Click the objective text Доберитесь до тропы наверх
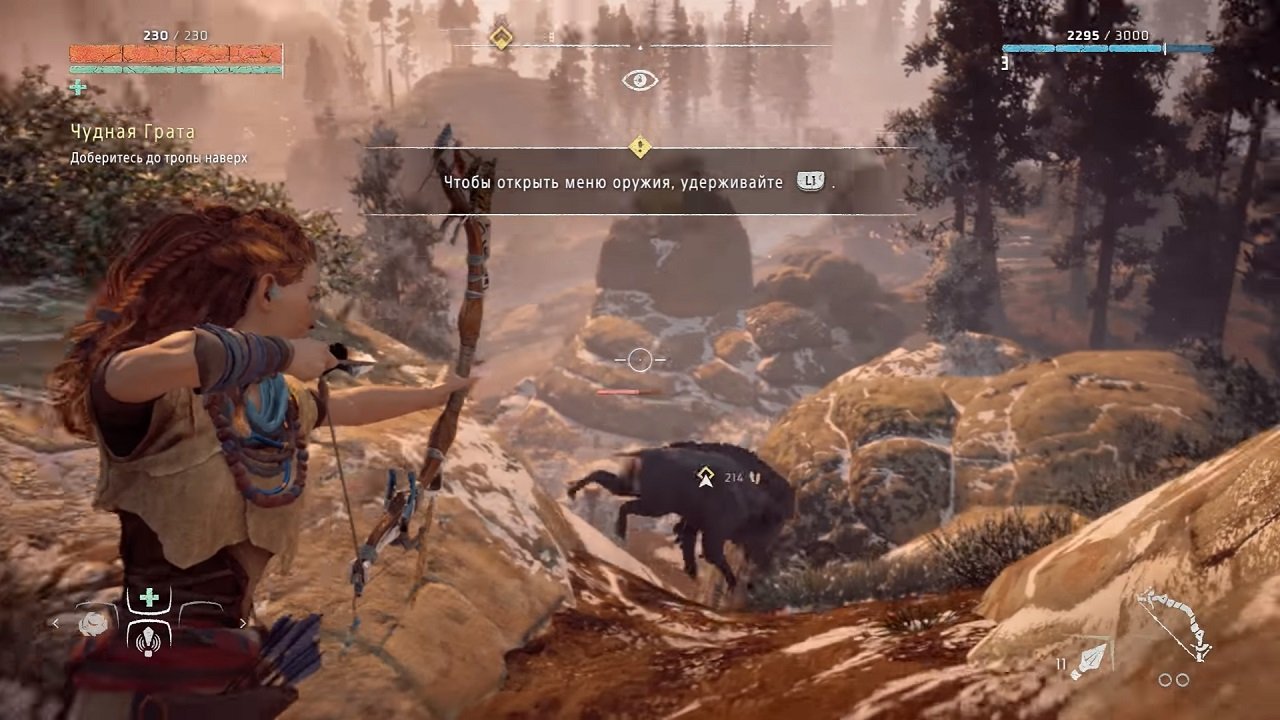This screenshot has height=720, width=1280. [x=160, y=156]
